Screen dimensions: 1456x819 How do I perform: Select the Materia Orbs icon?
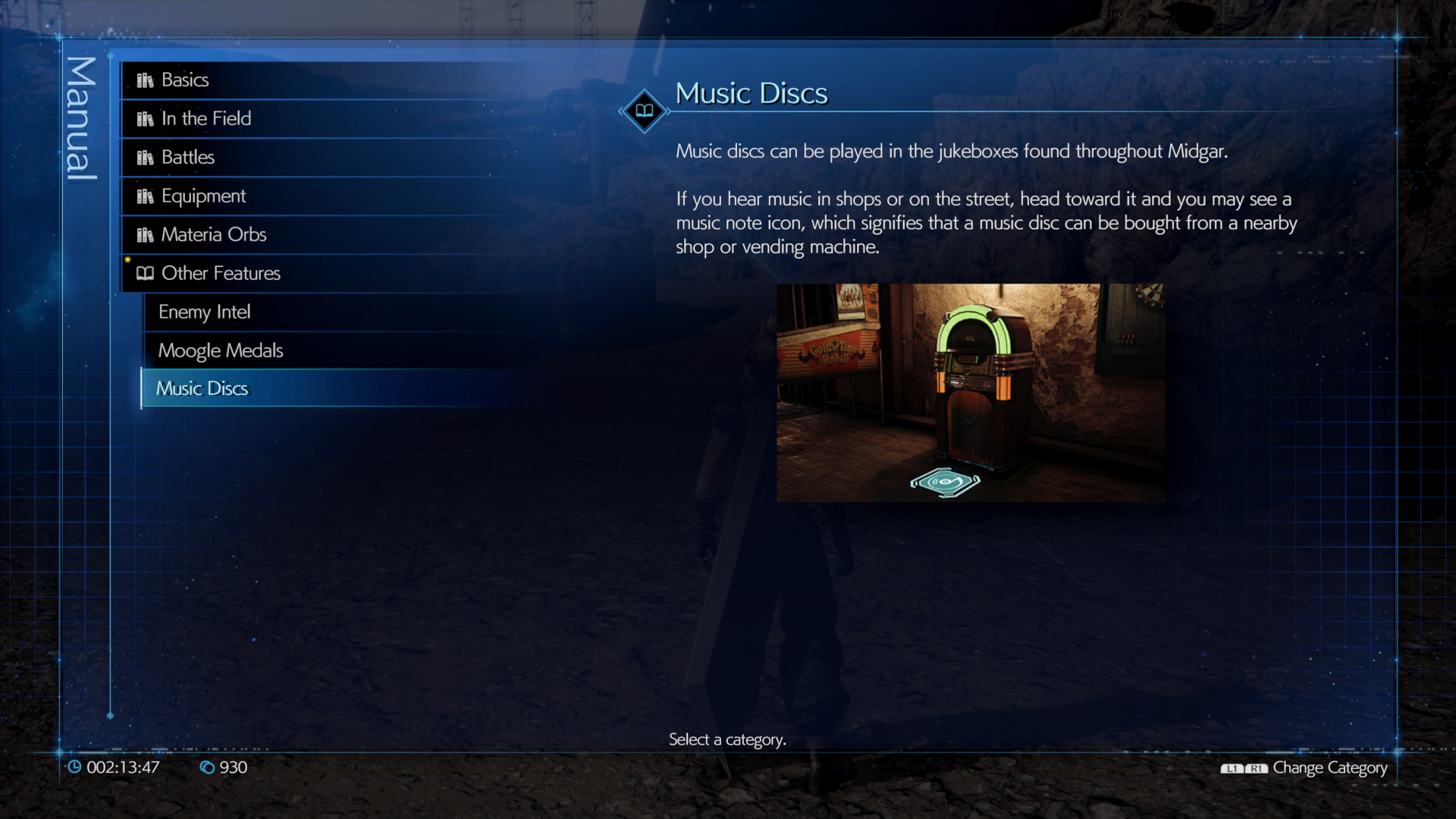[x=145, y=234]
